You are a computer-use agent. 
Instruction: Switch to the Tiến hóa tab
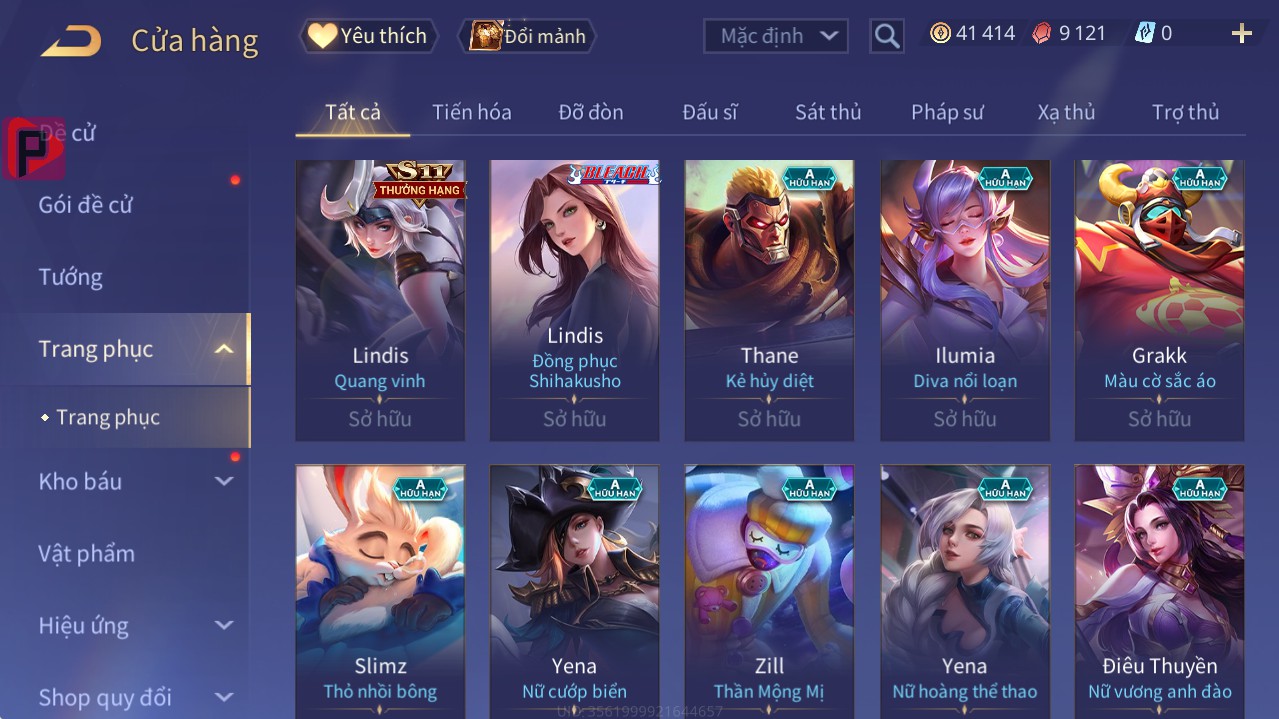[x=472, y=112]
